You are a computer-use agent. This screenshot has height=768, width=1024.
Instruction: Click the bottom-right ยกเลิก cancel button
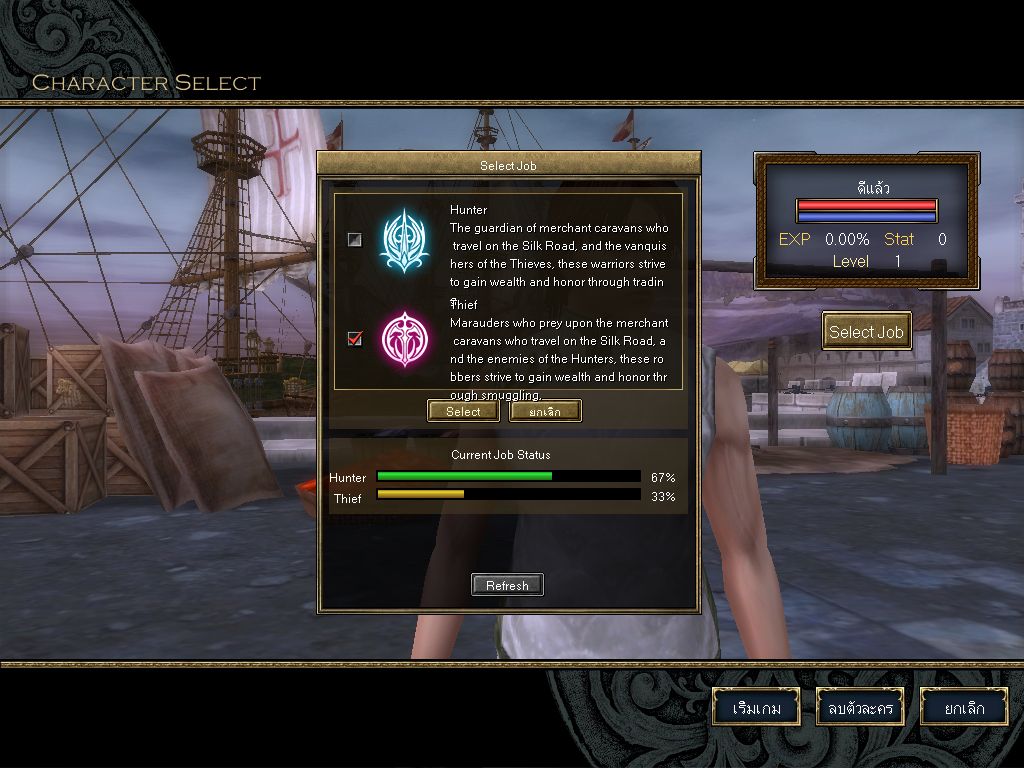tap(964, 708)
